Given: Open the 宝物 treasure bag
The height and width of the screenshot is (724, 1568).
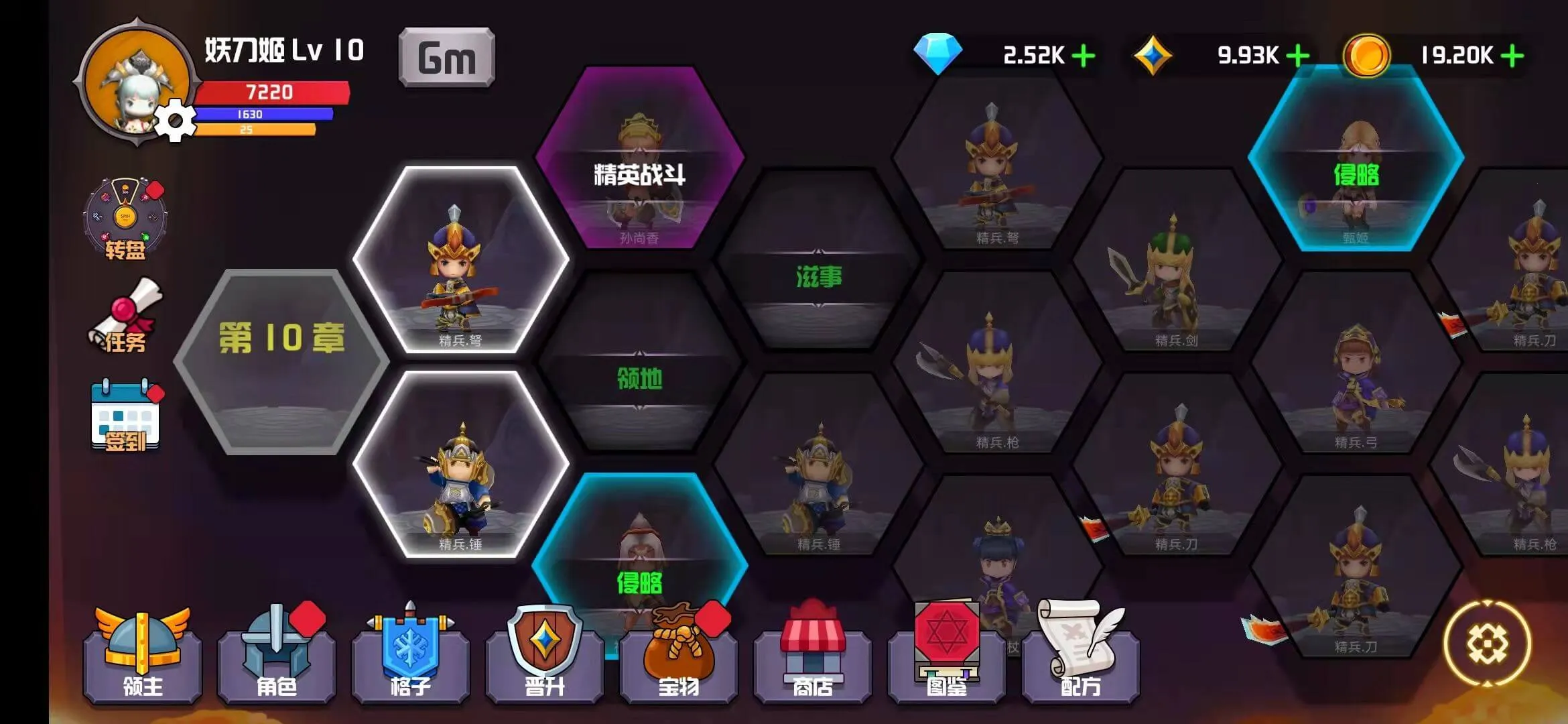Looking at the screenshot, I should tap(678, 657).
